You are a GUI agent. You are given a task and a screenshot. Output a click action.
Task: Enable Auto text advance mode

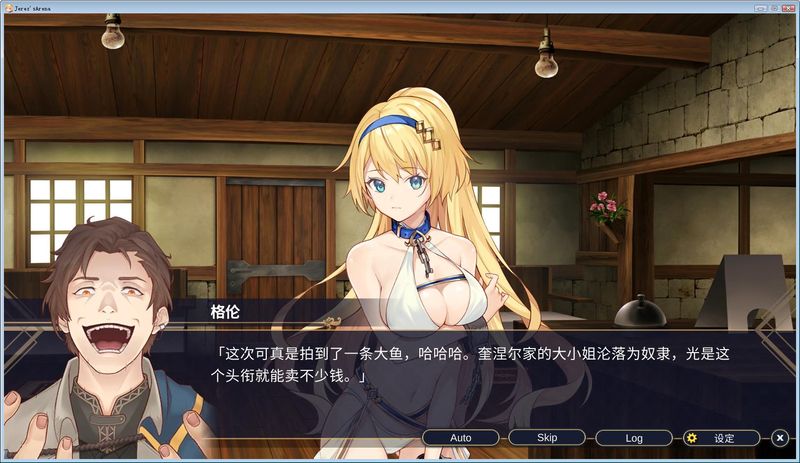tap(460, 438)
